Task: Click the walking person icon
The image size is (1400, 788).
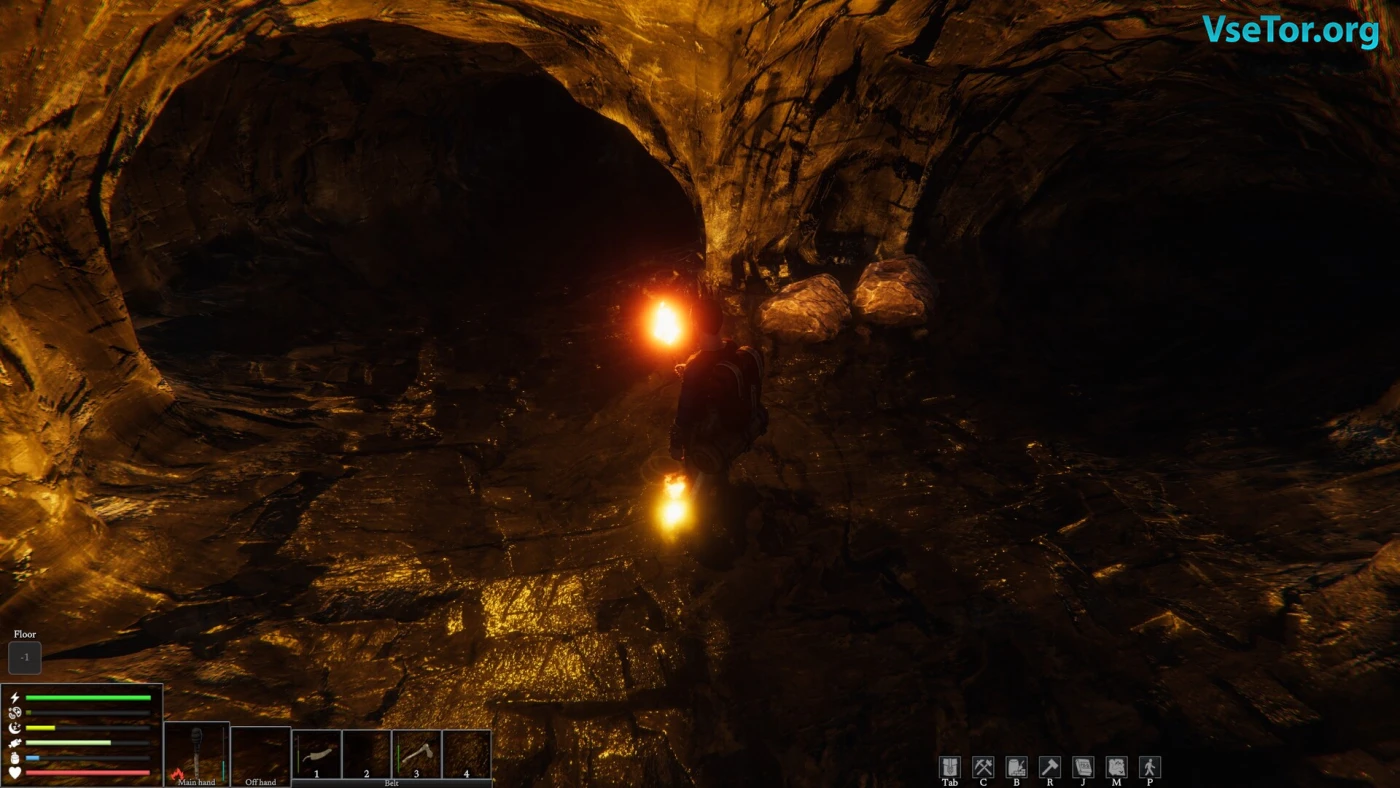Action: coord(1150,767)
